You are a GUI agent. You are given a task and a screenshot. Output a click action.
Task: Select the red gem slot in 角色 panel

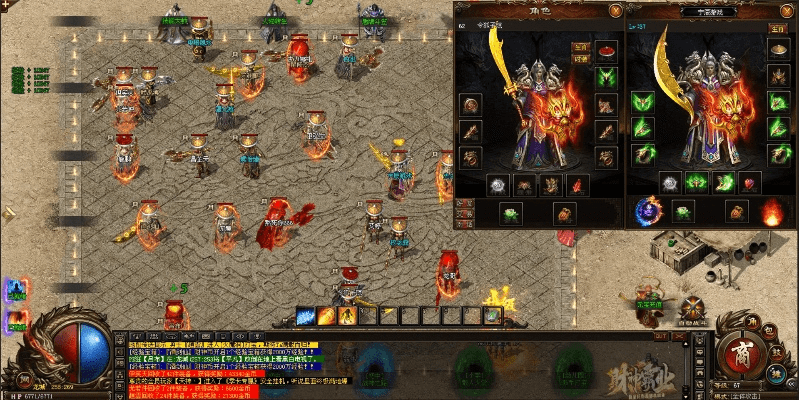point(577,185)
